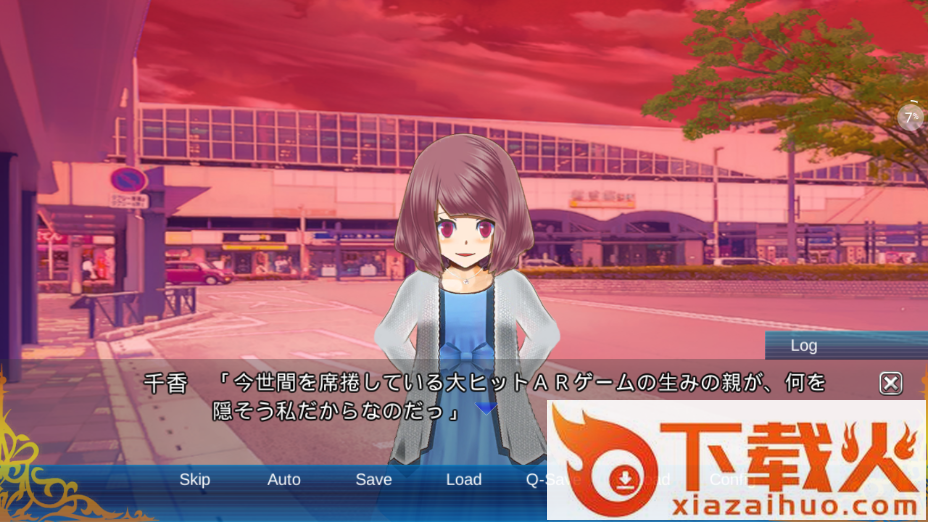
Task: Open the Save menu
Action: (x=374, y=480)
